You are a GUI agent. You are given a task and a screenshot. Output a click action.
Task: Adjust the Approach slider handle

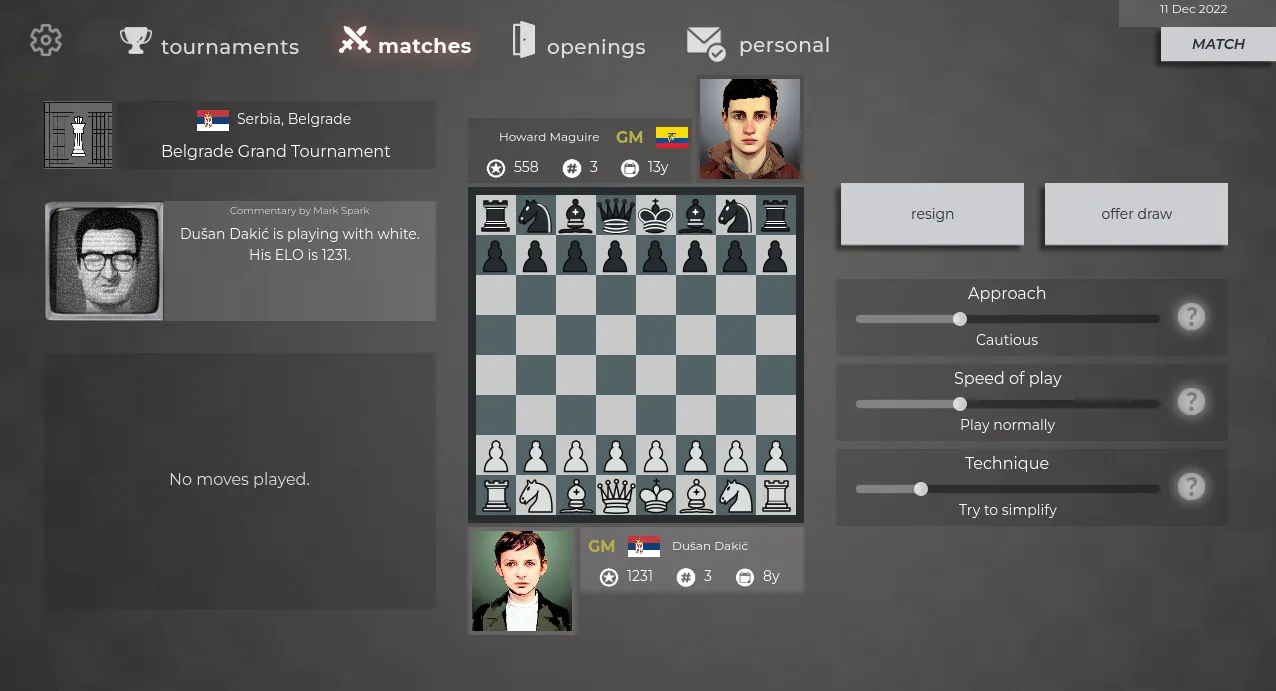tap(960, 319)
